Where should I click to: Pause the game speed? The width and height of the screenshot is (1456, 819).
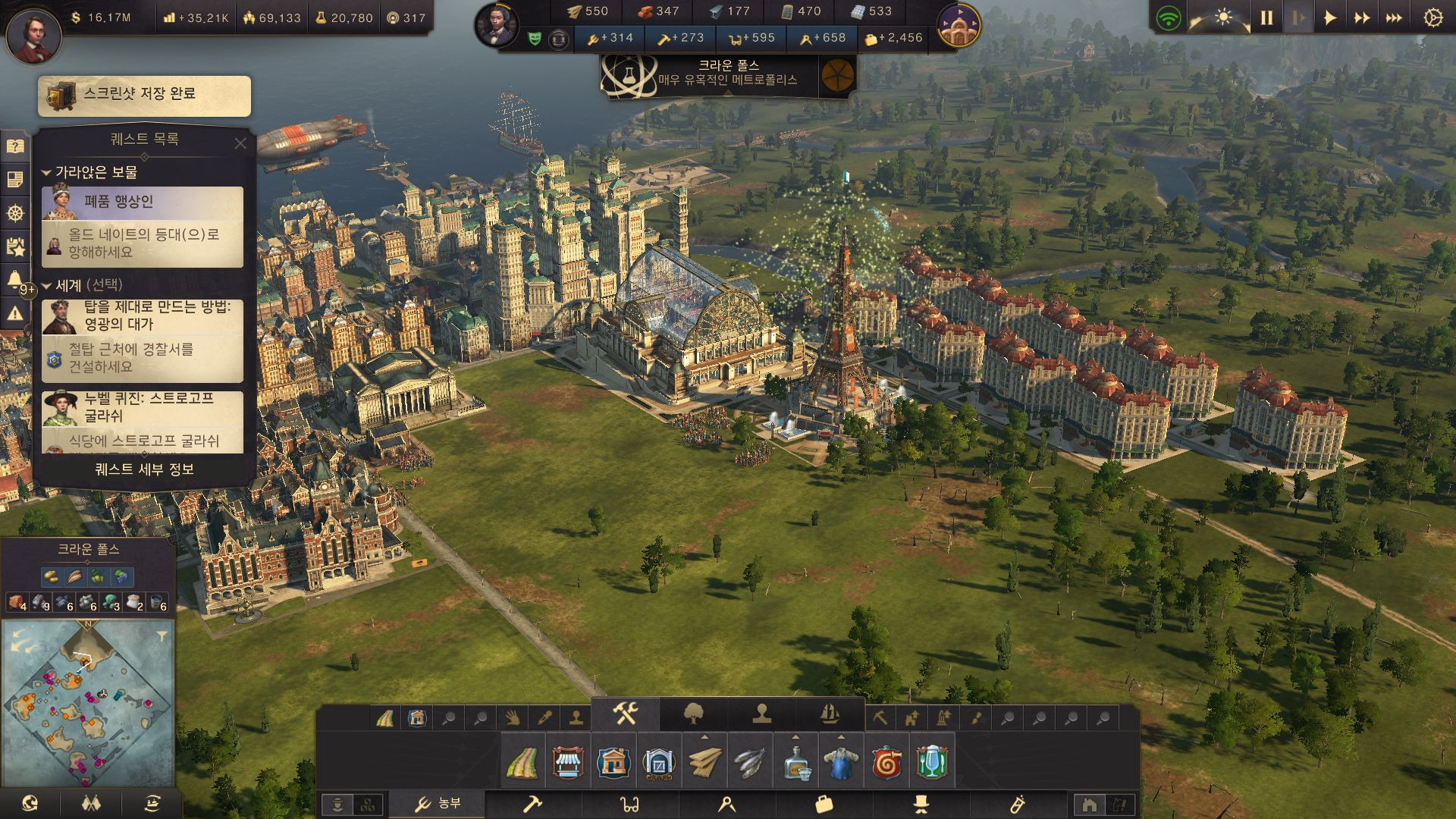pyautogui.click(x=1266, y=17)
